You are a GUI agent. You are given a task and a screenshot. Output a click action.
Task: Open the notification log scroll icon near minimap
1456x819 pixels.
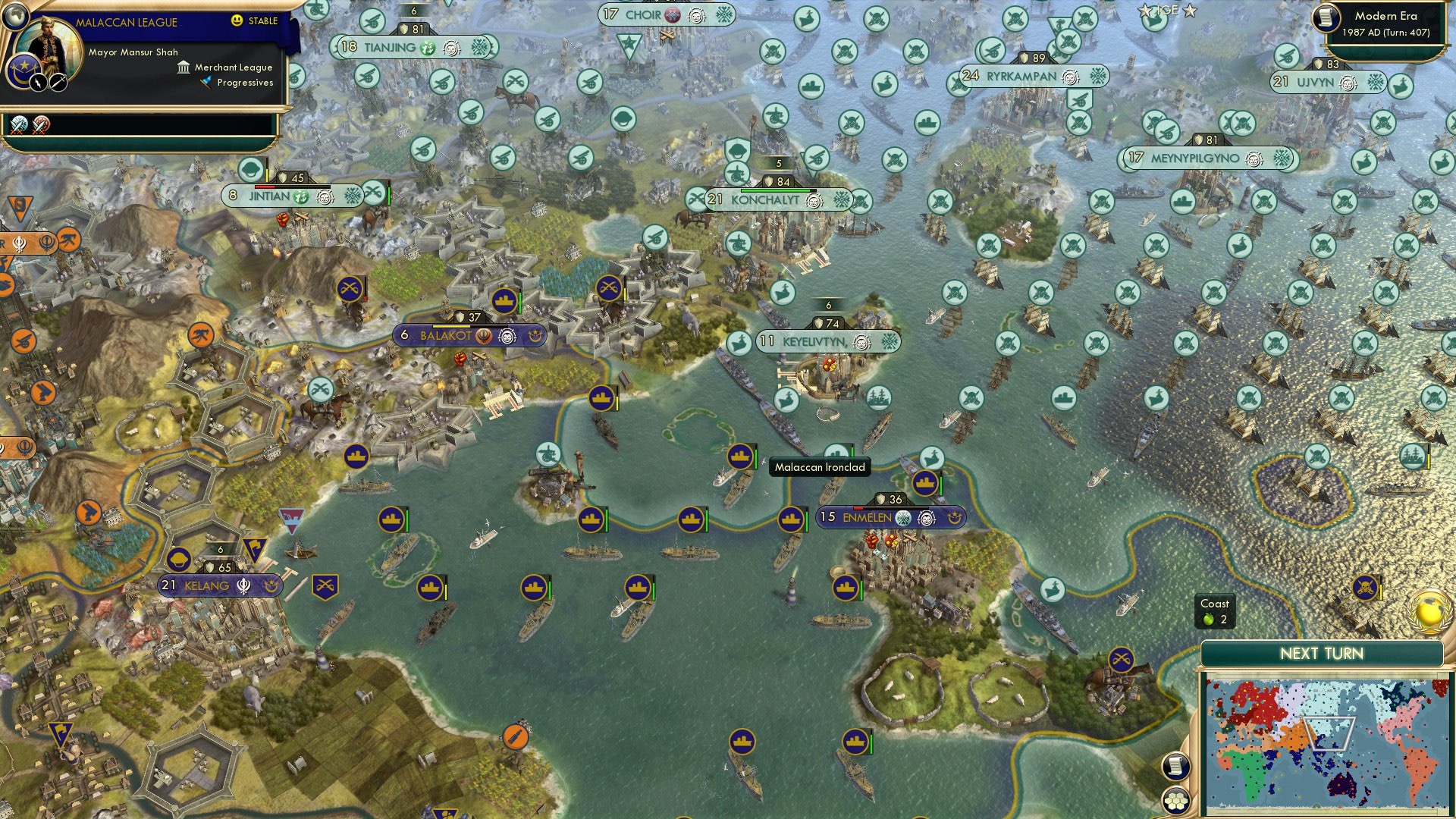pyautogui.click(x=1175, y=764)
